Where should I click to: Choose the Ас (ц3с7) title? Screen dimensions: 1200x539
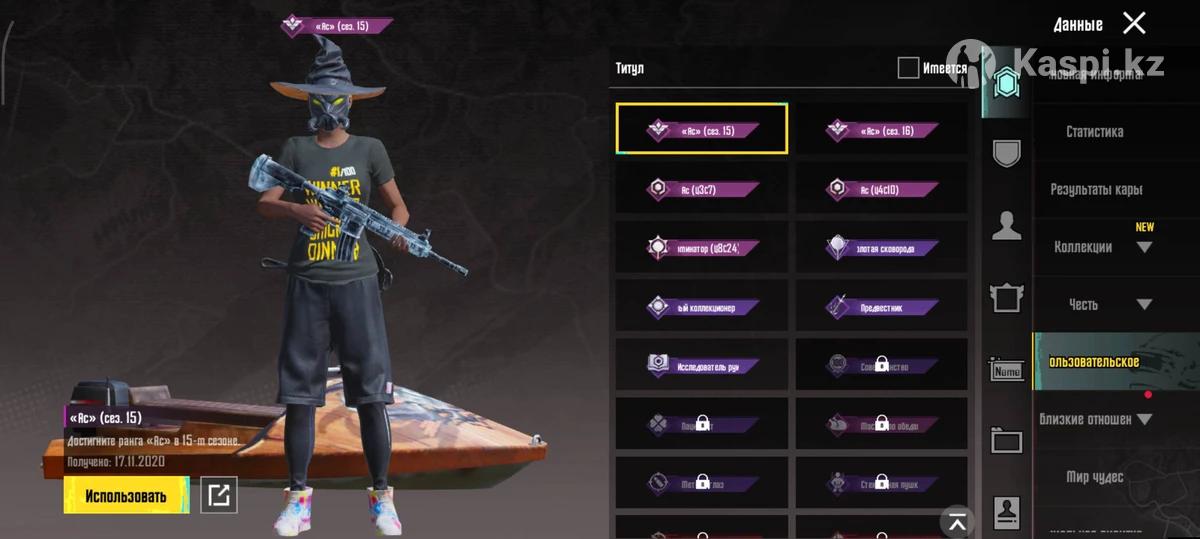702,189
